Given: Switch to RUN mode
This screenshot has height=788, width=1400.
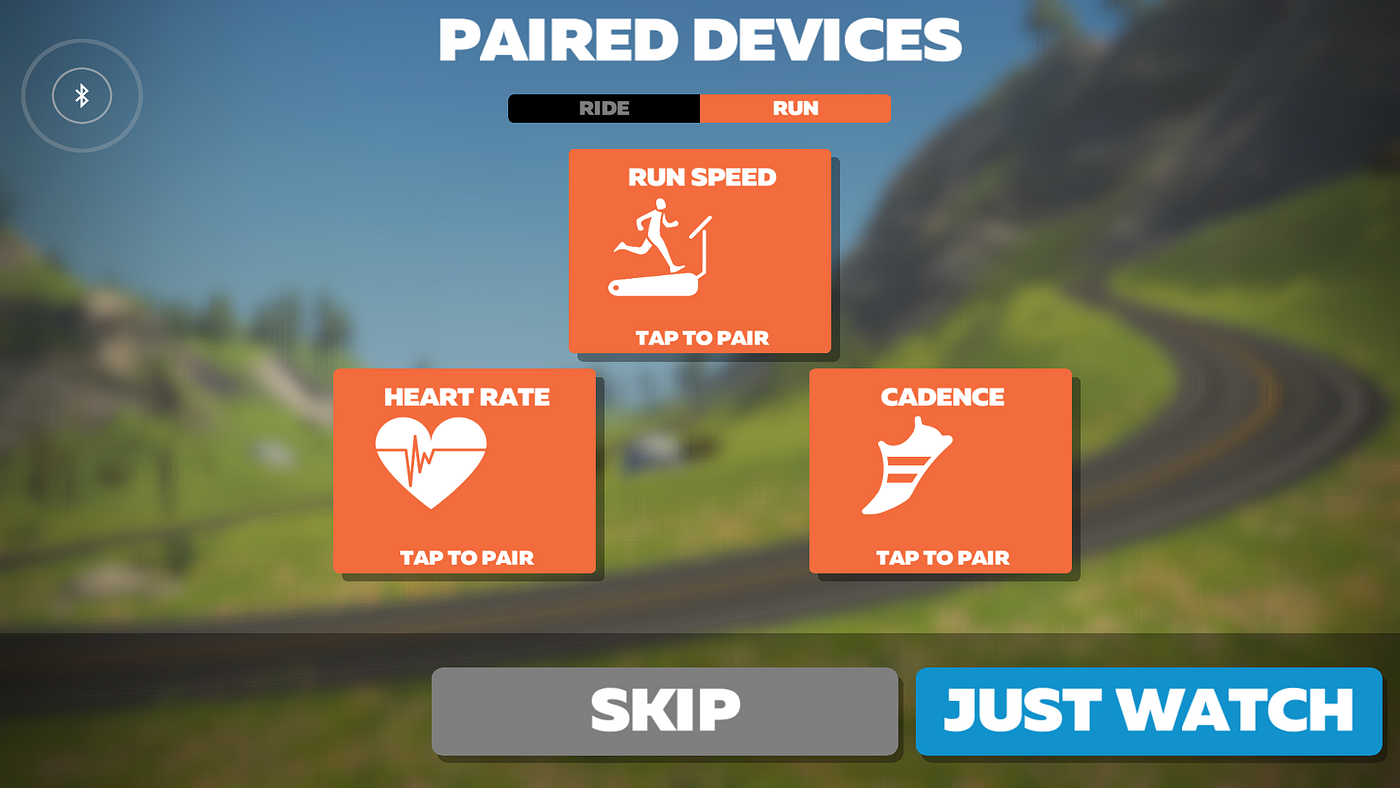Looking at the screenshot, I should click(x=795, y=108).
